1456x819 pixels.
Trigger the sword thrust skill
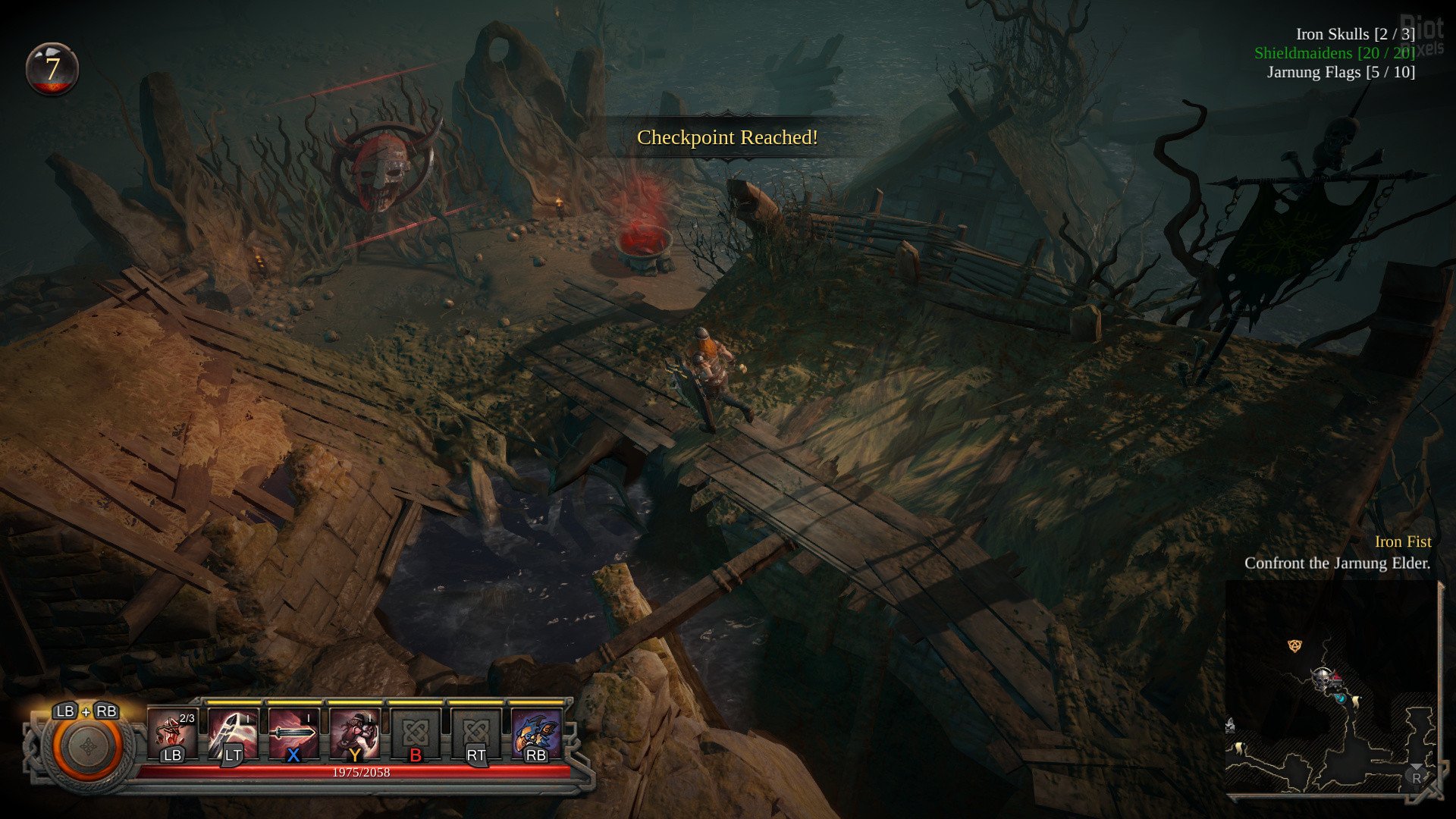(x=293, y=733)
